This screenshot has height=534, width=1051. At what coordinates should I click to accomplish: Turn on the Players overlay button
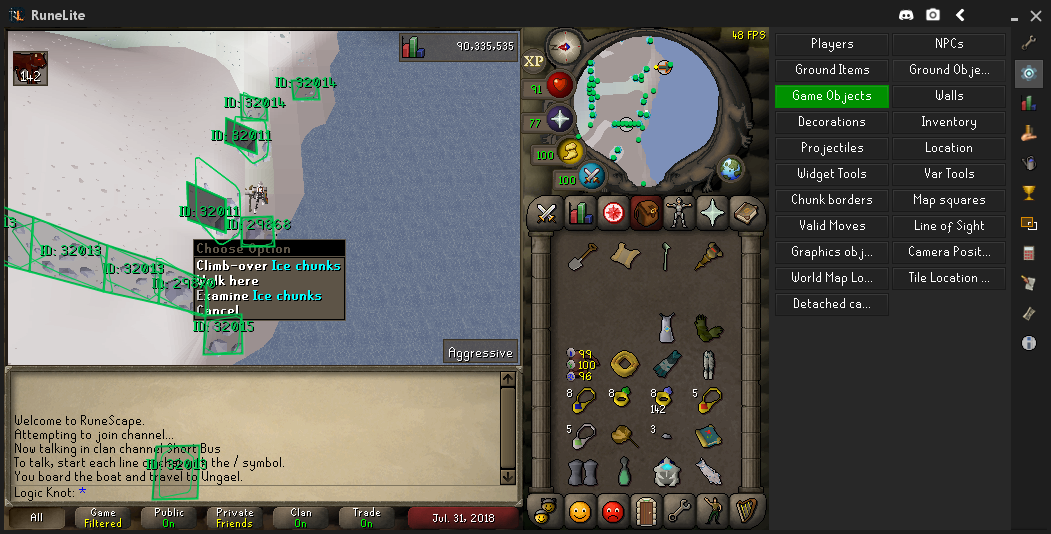[831, 44]
